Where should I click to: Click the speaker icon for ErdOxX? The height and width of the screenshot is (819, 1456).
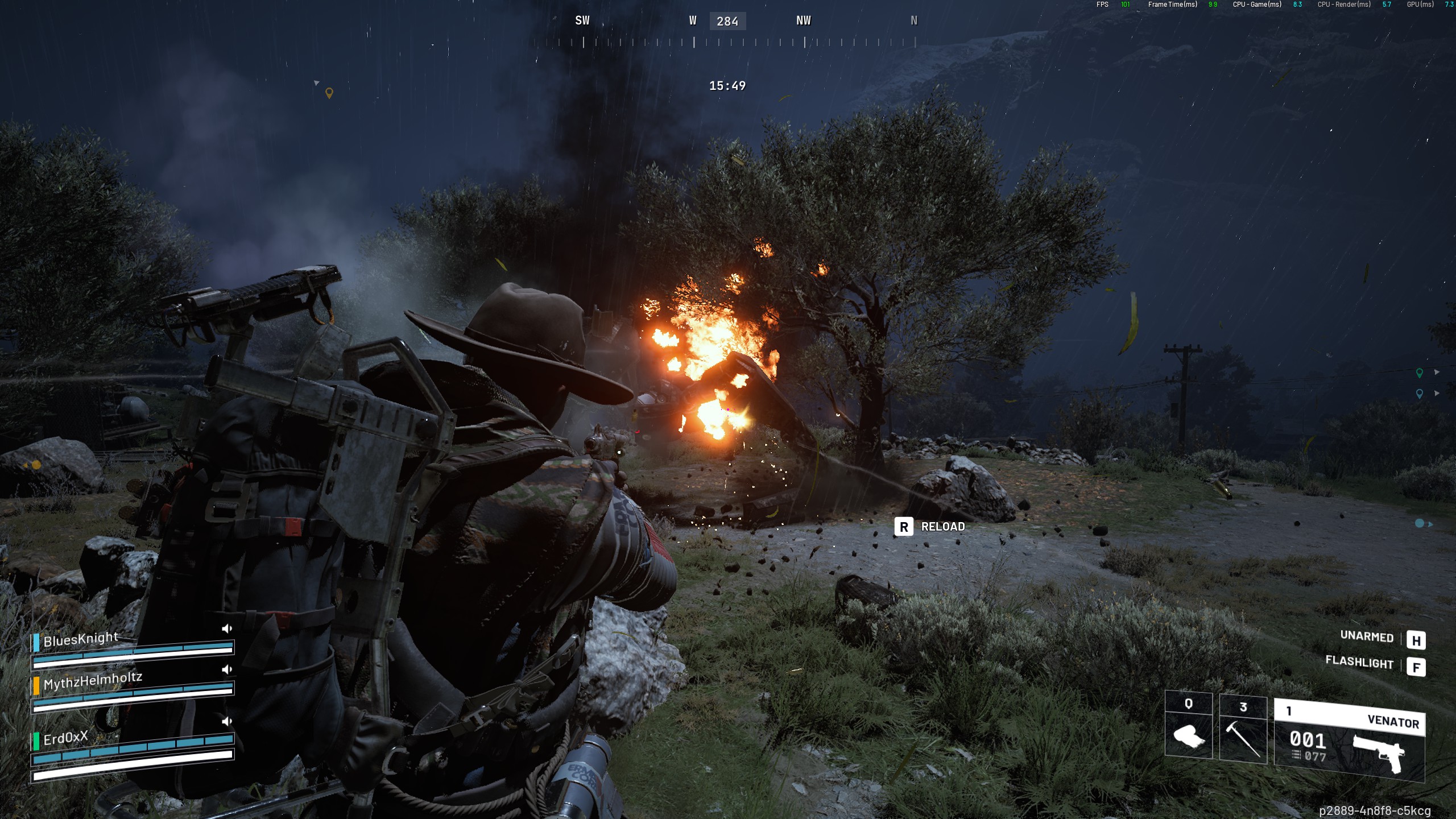pos(227,721)
